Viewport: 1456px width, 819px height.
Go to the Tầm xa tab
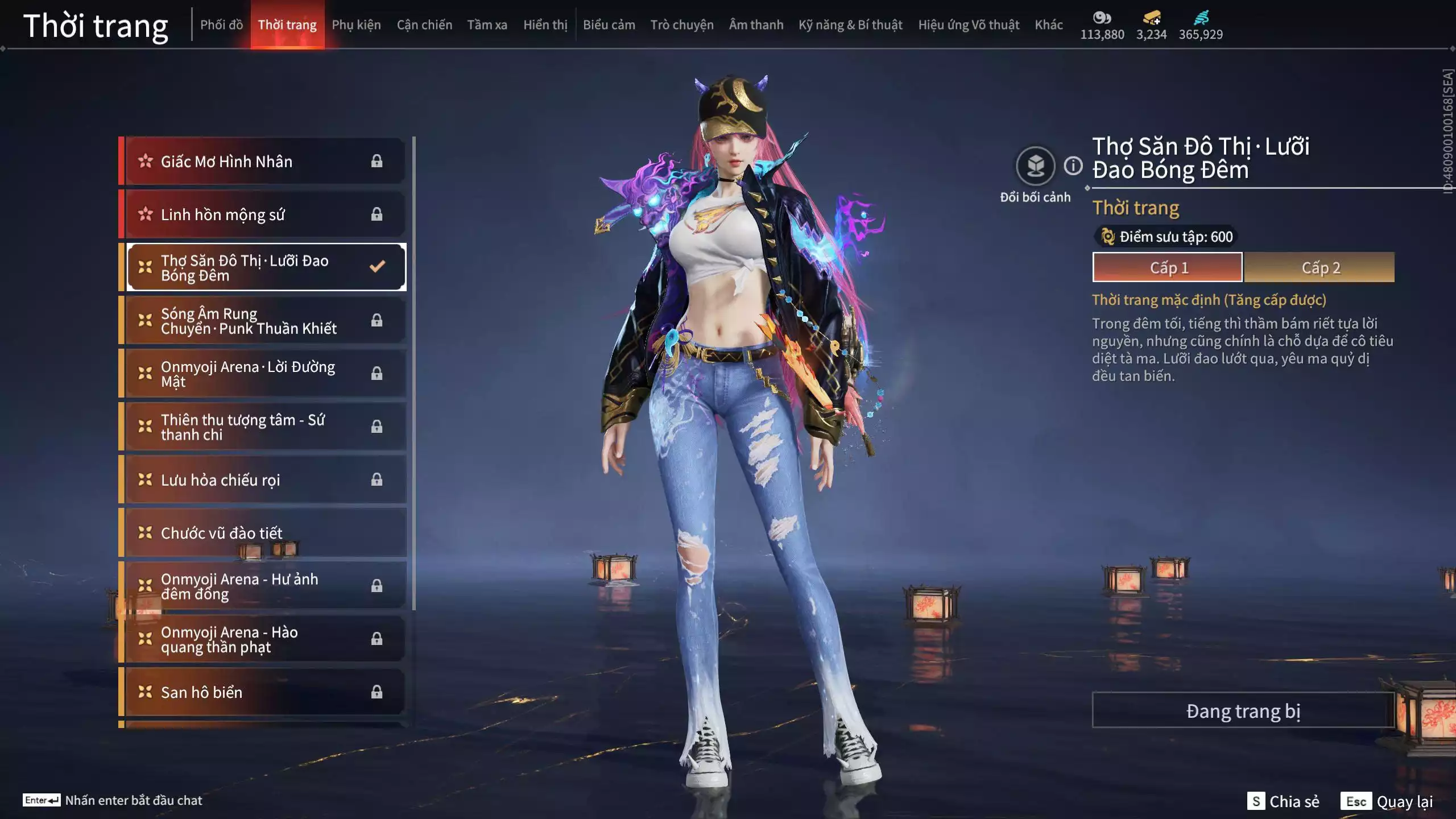487,25
